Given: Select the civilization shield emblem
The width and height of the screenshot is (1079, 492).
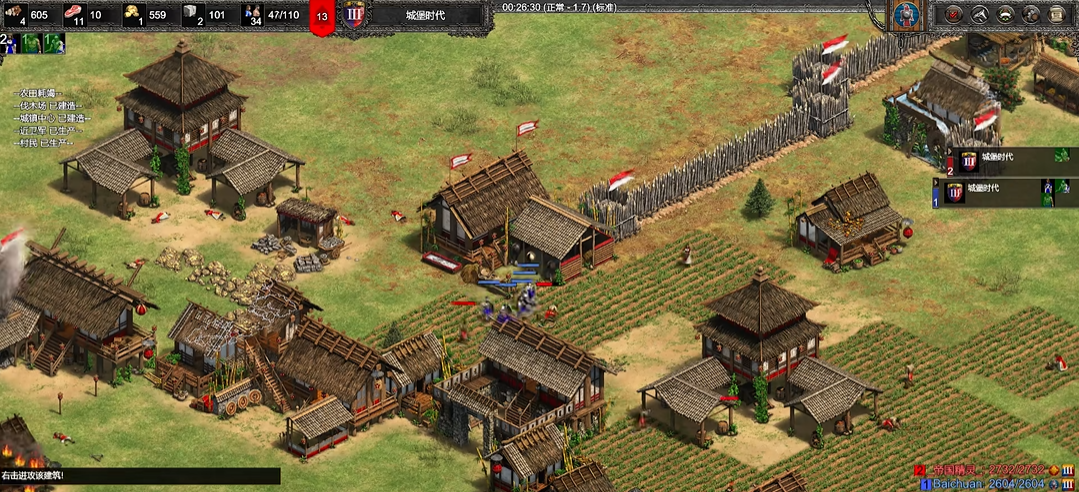Looking at the screenshot, I should point(908,17).
